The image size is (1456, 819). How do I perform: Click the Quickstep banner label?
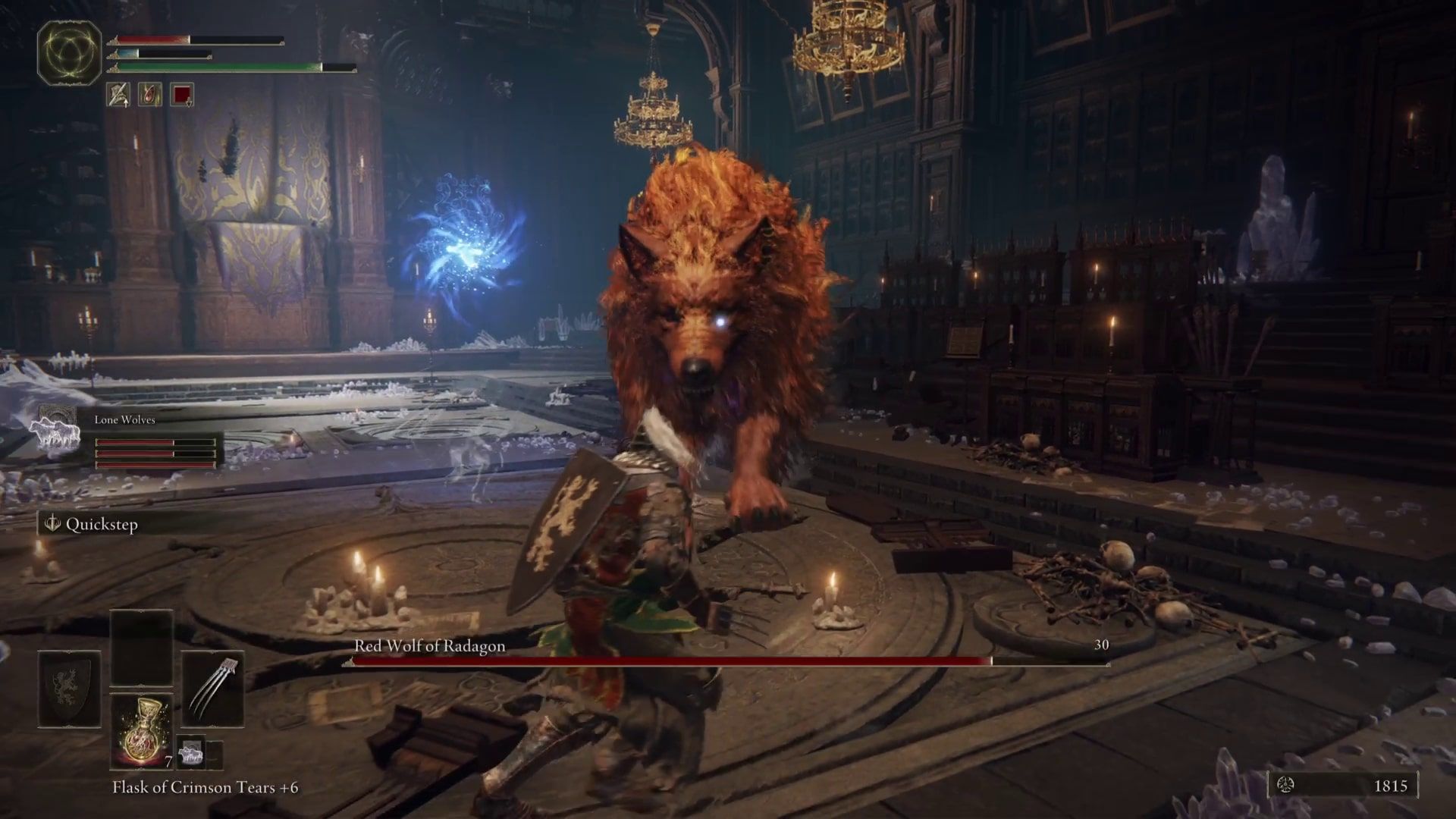[x=103, y=524]
